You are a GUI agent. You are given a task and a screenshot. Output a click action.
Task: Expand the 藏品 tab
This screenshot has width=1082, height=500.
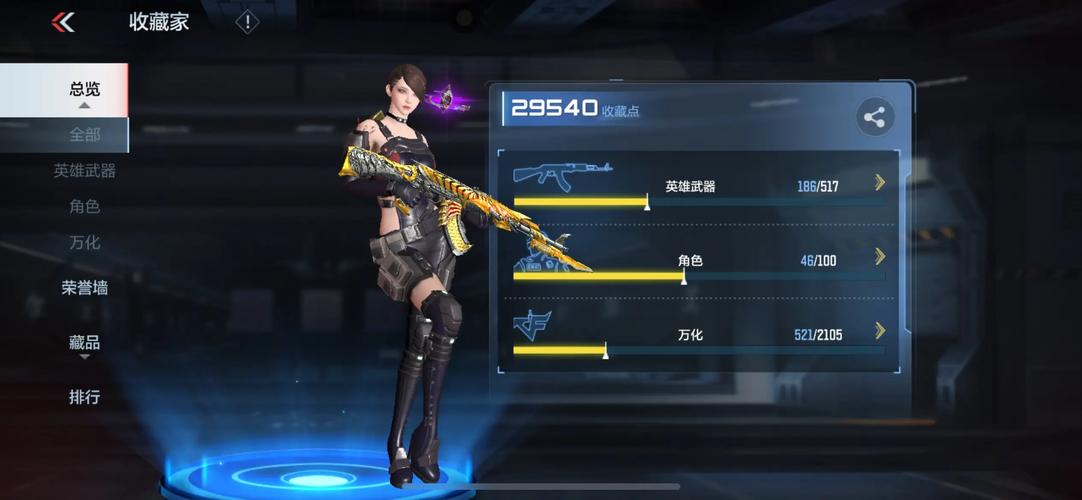[x=84, y=343]
